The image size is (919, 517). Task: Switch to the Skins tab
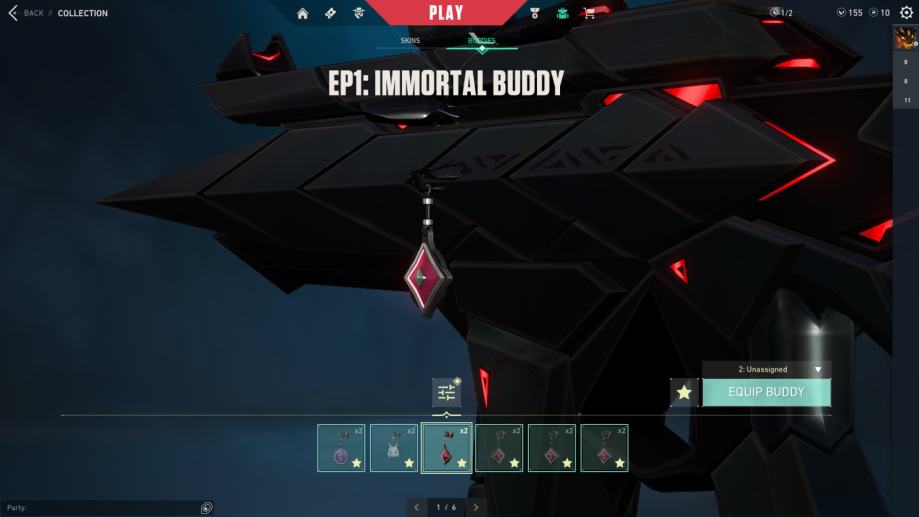(410, 41)
